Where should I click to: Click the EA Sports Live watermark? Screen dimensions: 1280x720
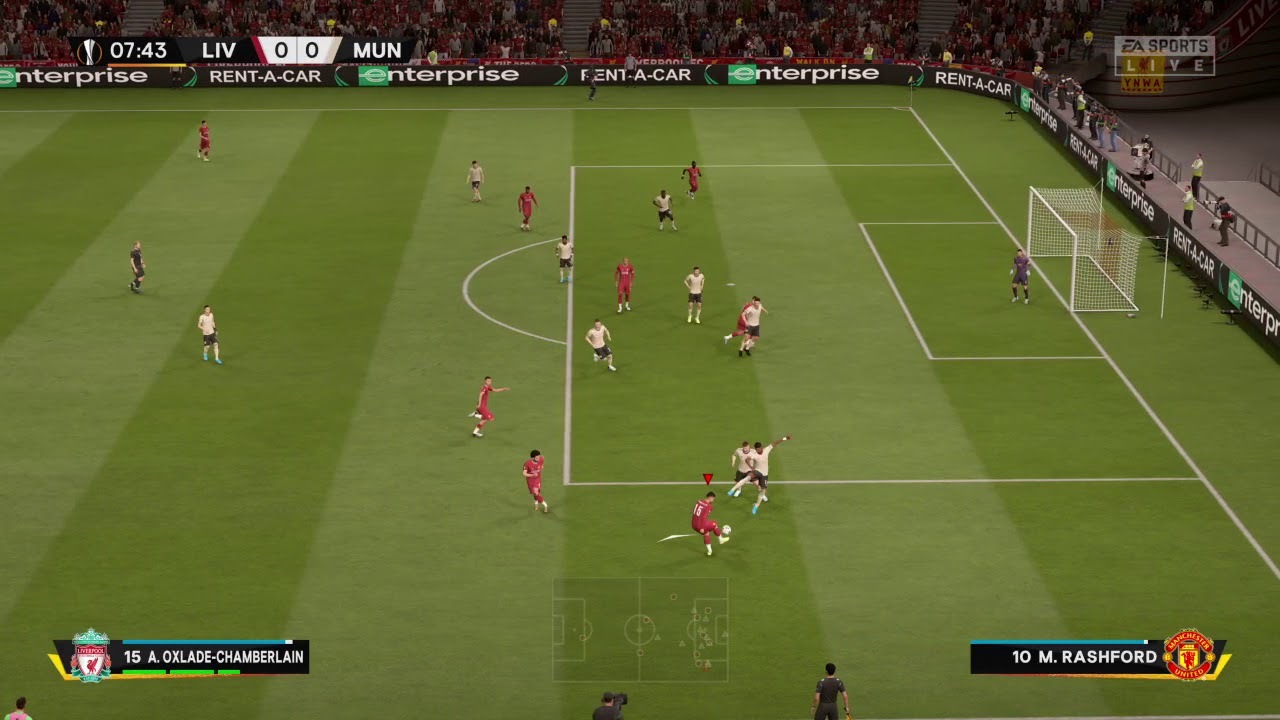[x=1164, y=57]
